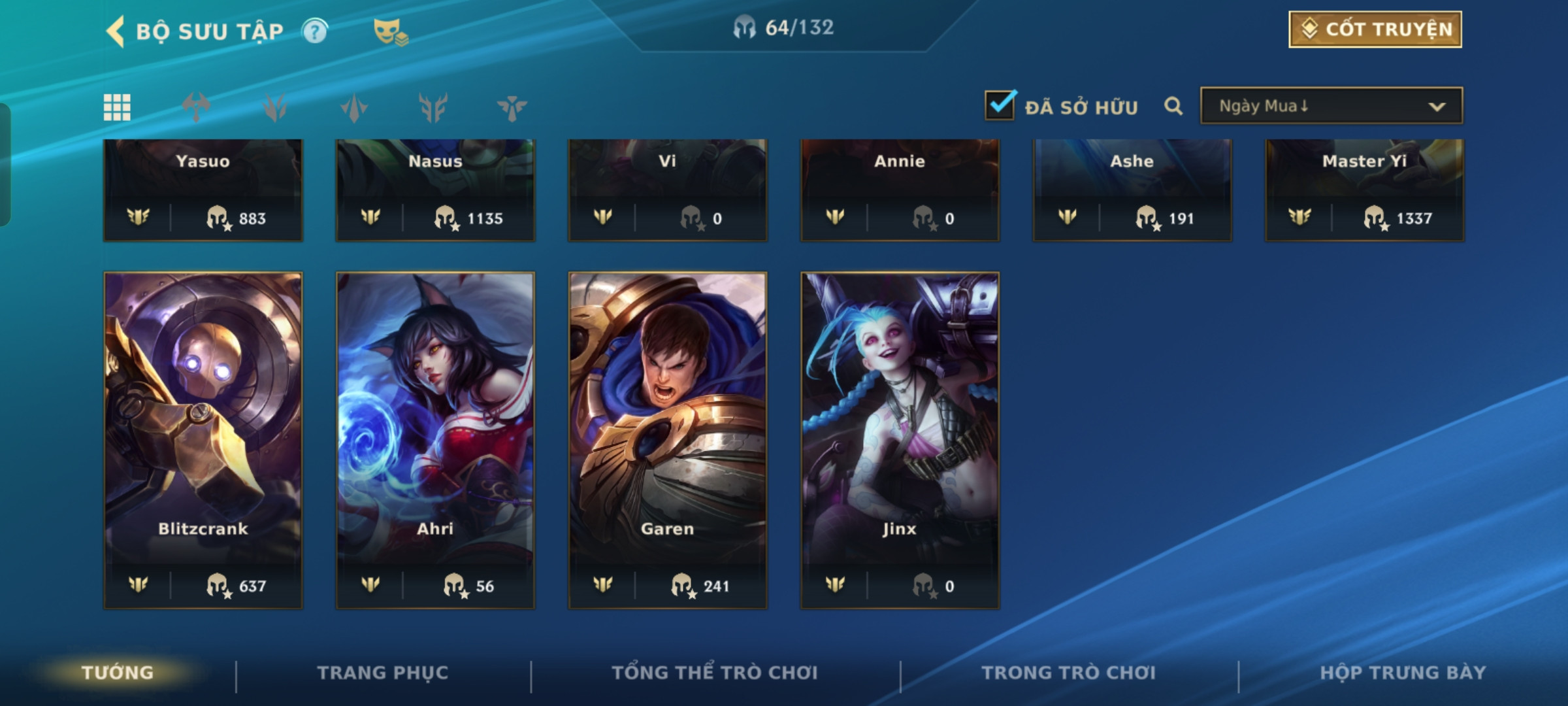Image resolution: width=1568 pixels, height=706 pixels.
Task: Go back from Bộ Sưu Tập
Action: pos(116,31)
